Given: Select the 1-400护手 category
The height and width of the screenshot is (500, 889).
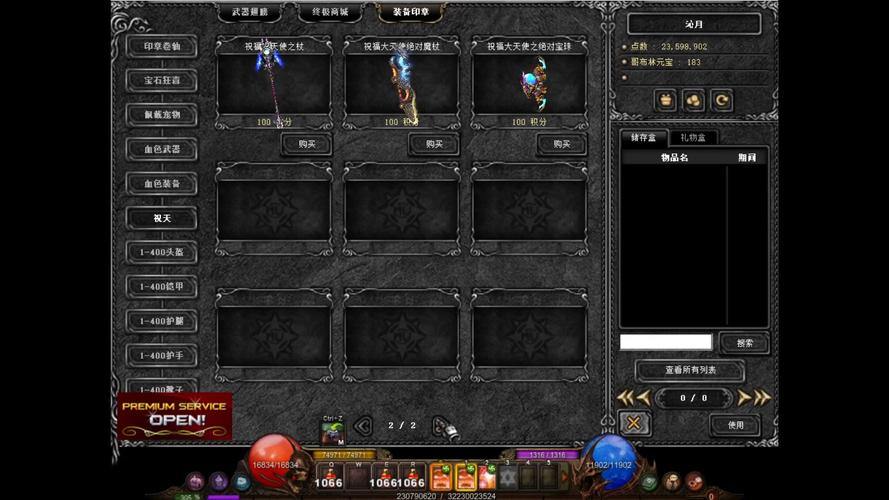Looking at the screenshot, I should tap(161, 355).
